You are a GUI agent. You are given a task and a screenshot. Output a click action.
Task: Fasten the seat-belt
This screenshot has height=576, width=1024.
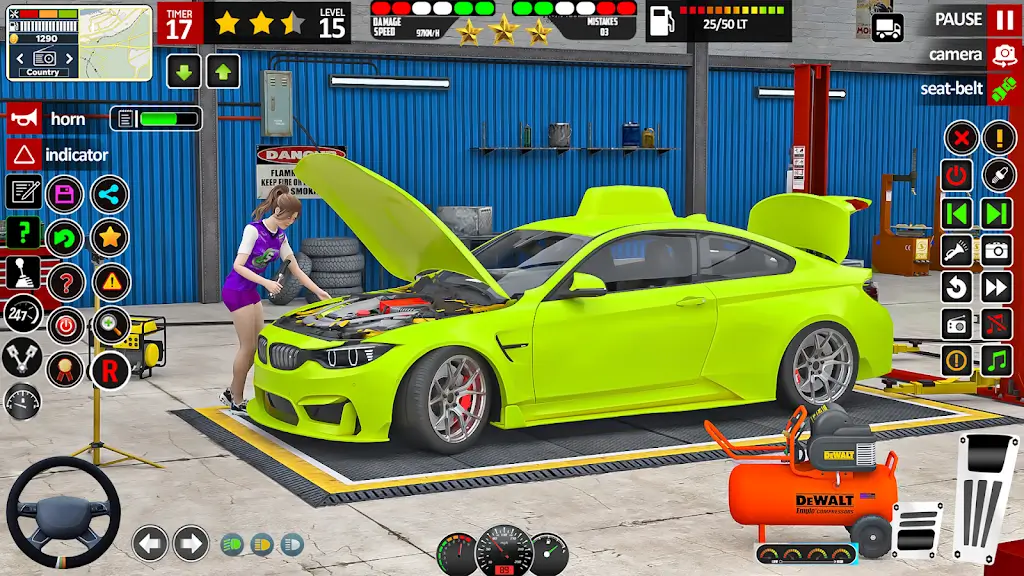pyautogui.click(x=1003, y=89)
